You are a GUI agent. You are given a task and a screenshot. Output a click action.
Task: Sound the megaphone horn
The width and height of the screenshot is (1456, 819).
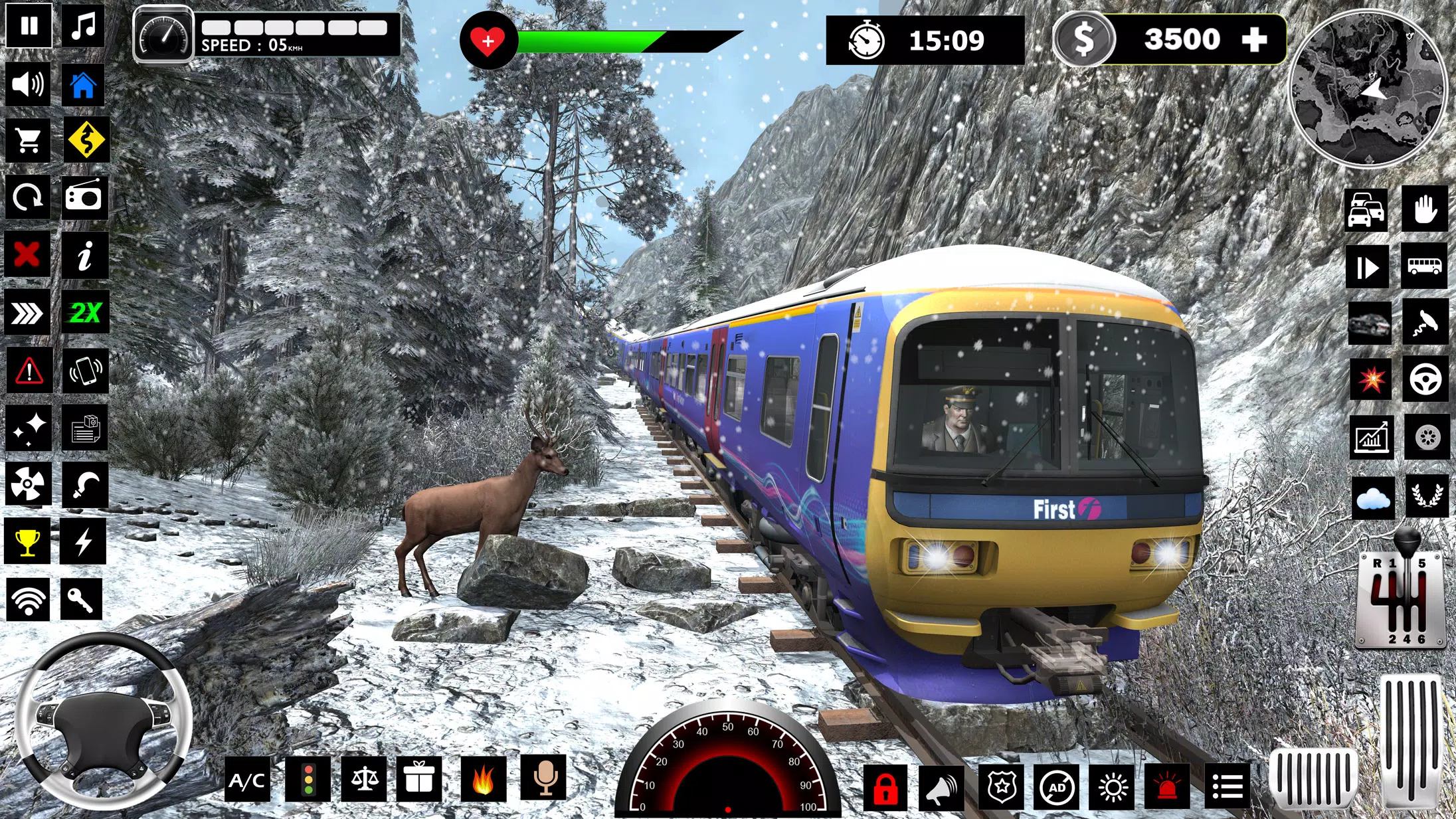click(x=942, y=788)
